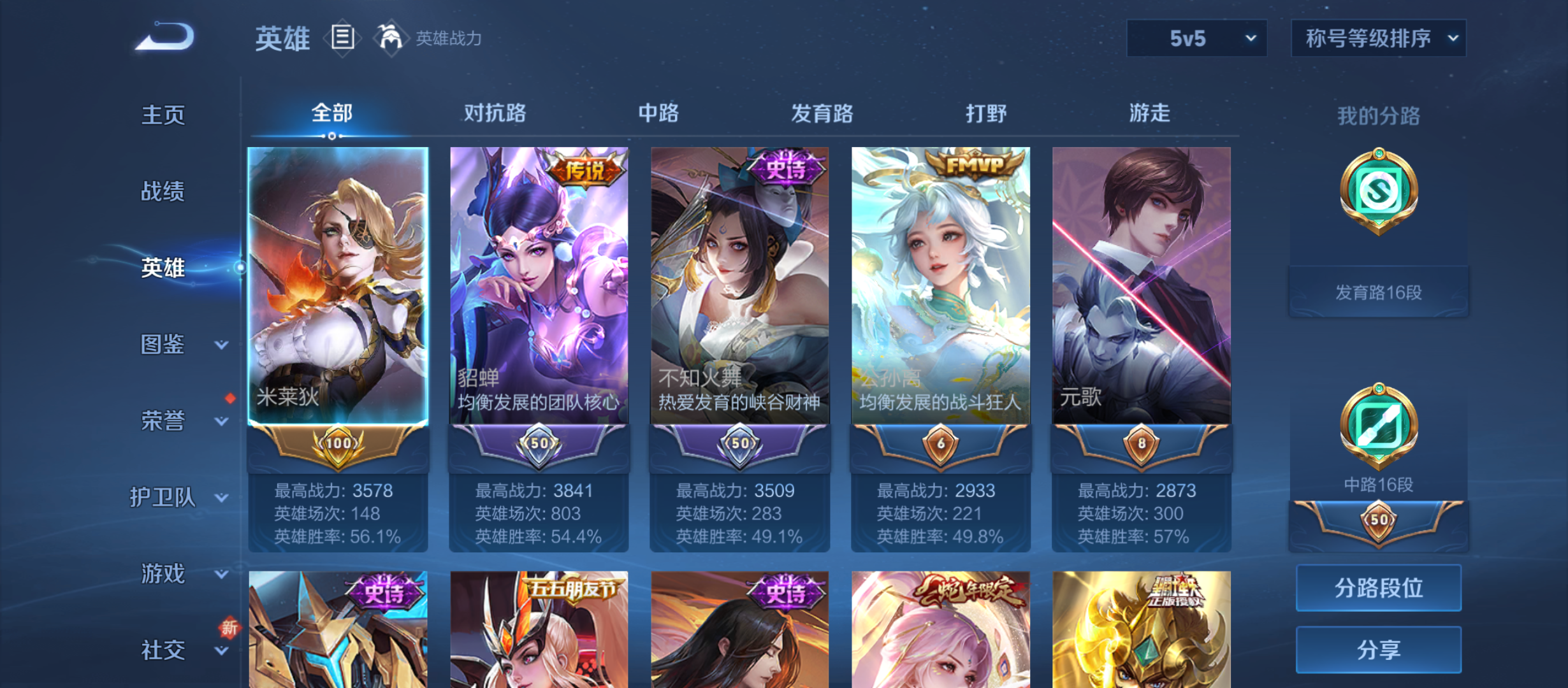
Task: Switch to the 打野 lane tab
Action: [985, 113]
